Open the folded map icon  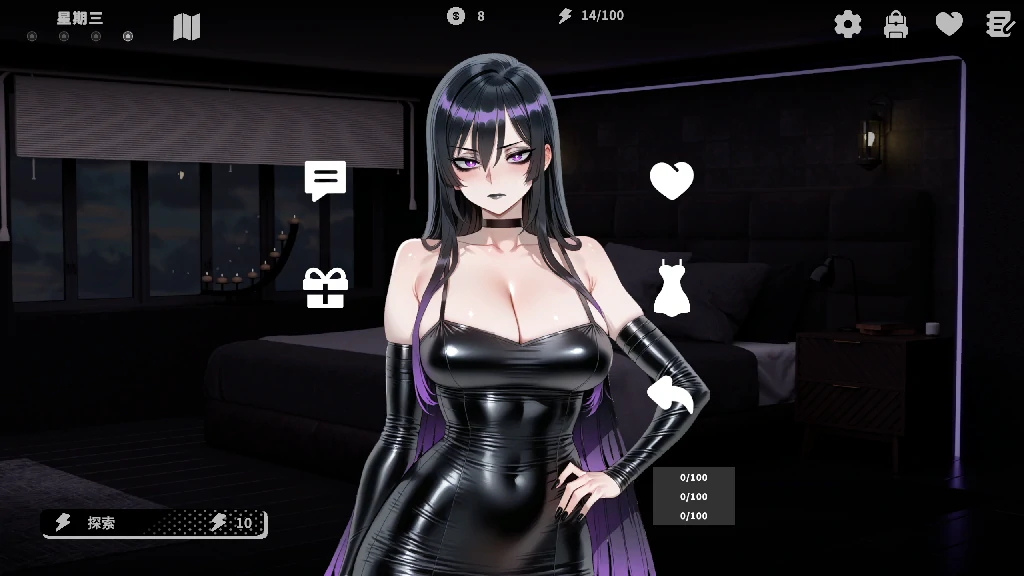pos(187,27)
